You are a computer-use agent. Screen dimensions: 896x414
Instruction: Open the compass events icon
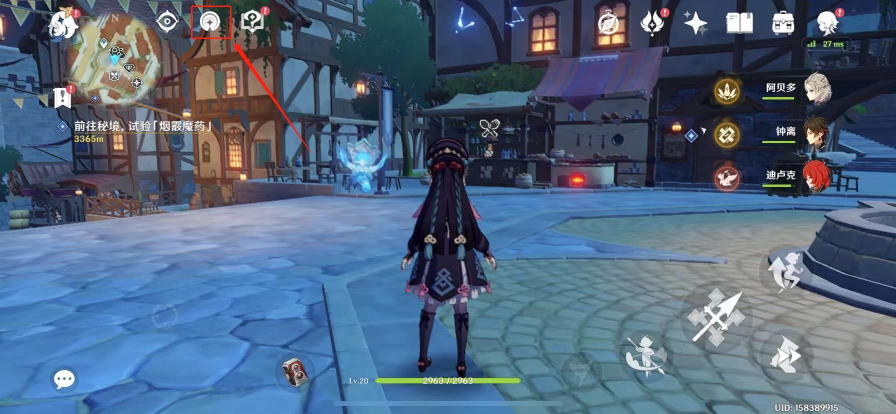pos(608,22)
